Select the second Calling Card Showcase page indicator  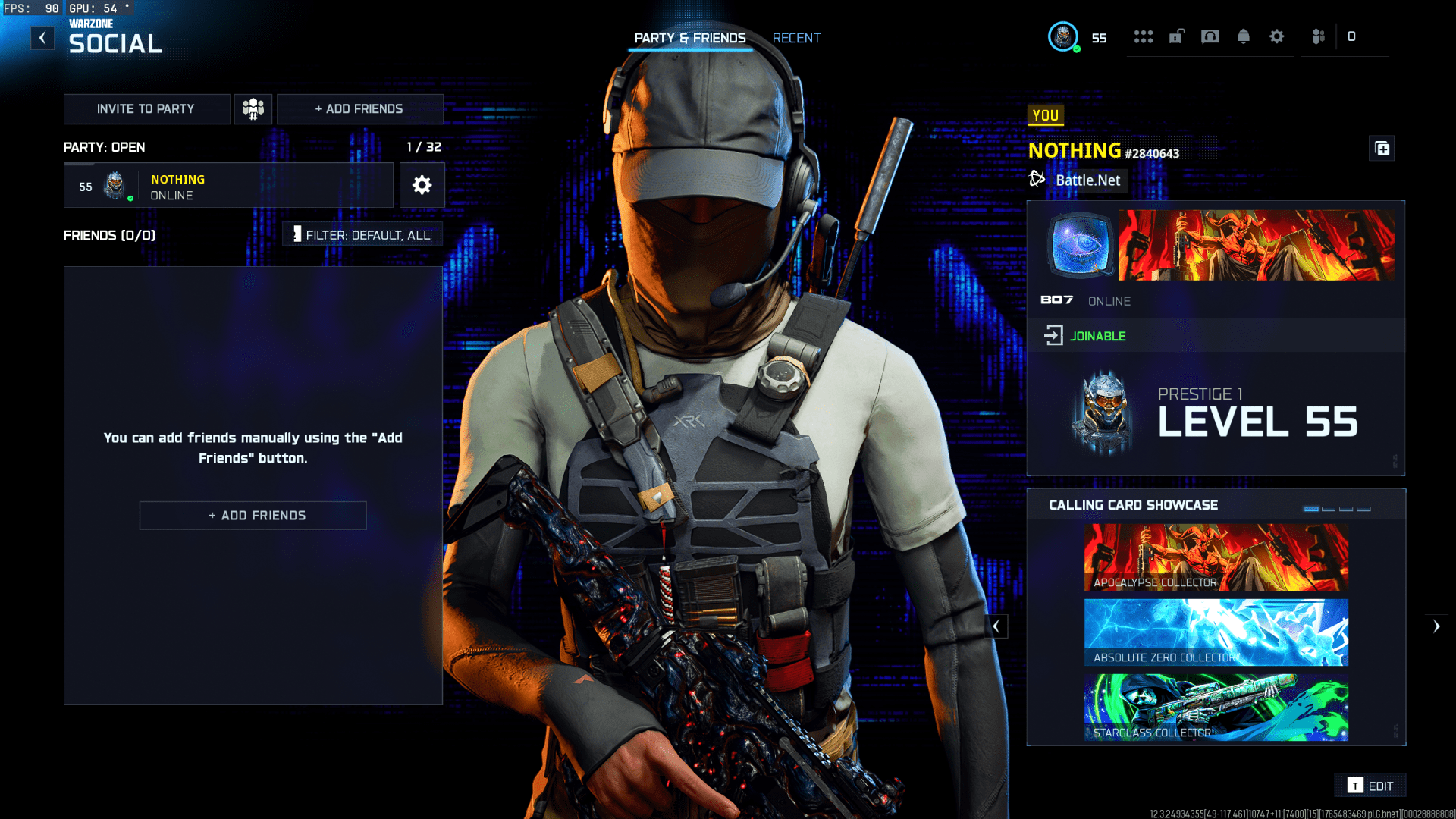(1328, 508)
